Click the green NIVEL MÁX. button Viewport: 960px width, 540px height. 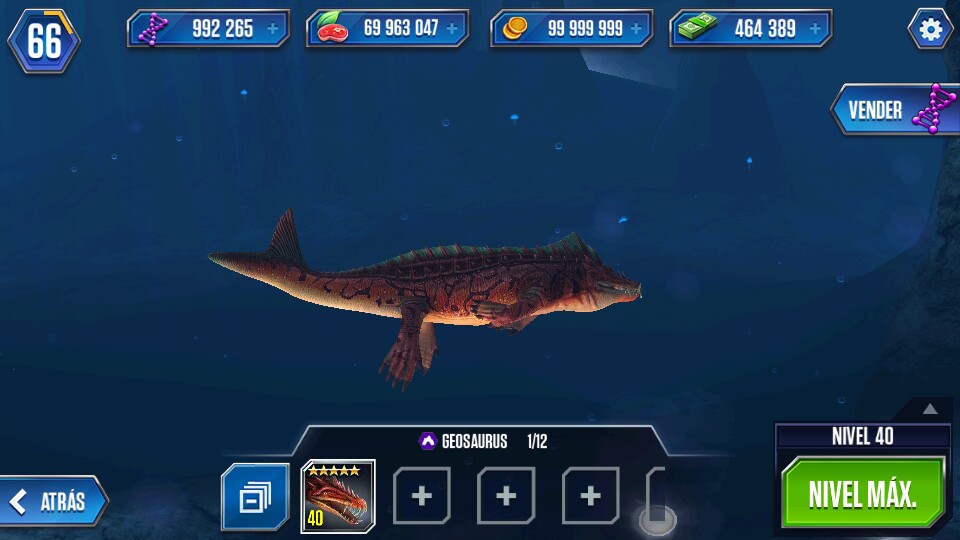tap(863, 494)
